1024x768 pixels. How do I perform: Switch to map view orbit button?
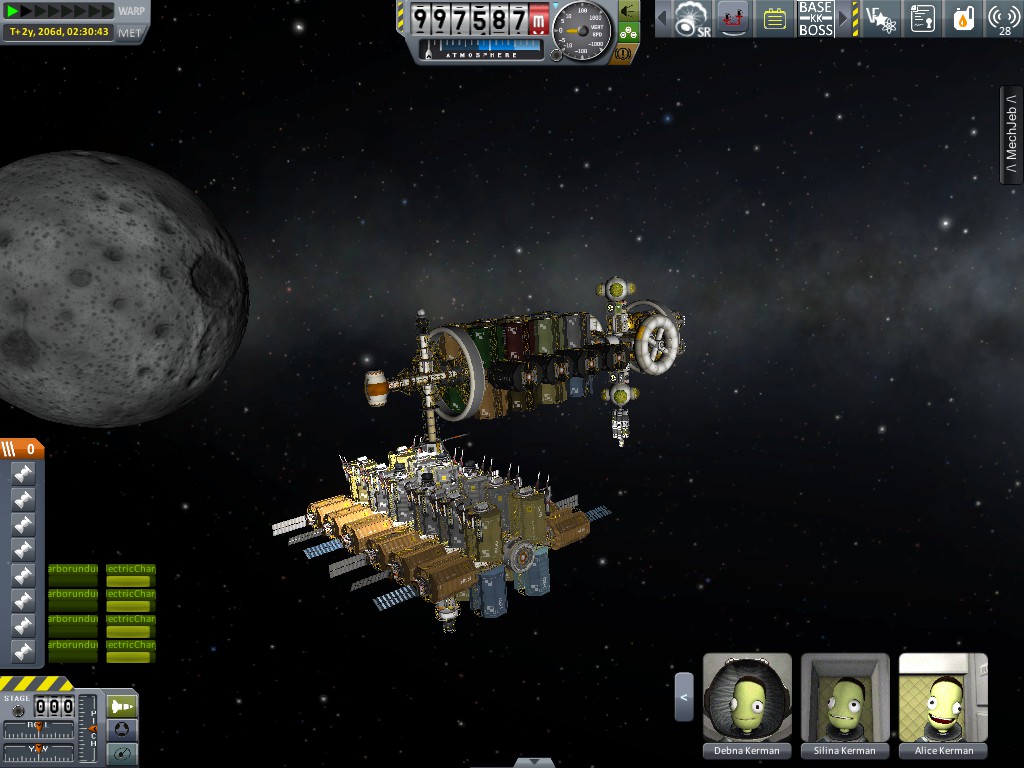pos(121,755)
